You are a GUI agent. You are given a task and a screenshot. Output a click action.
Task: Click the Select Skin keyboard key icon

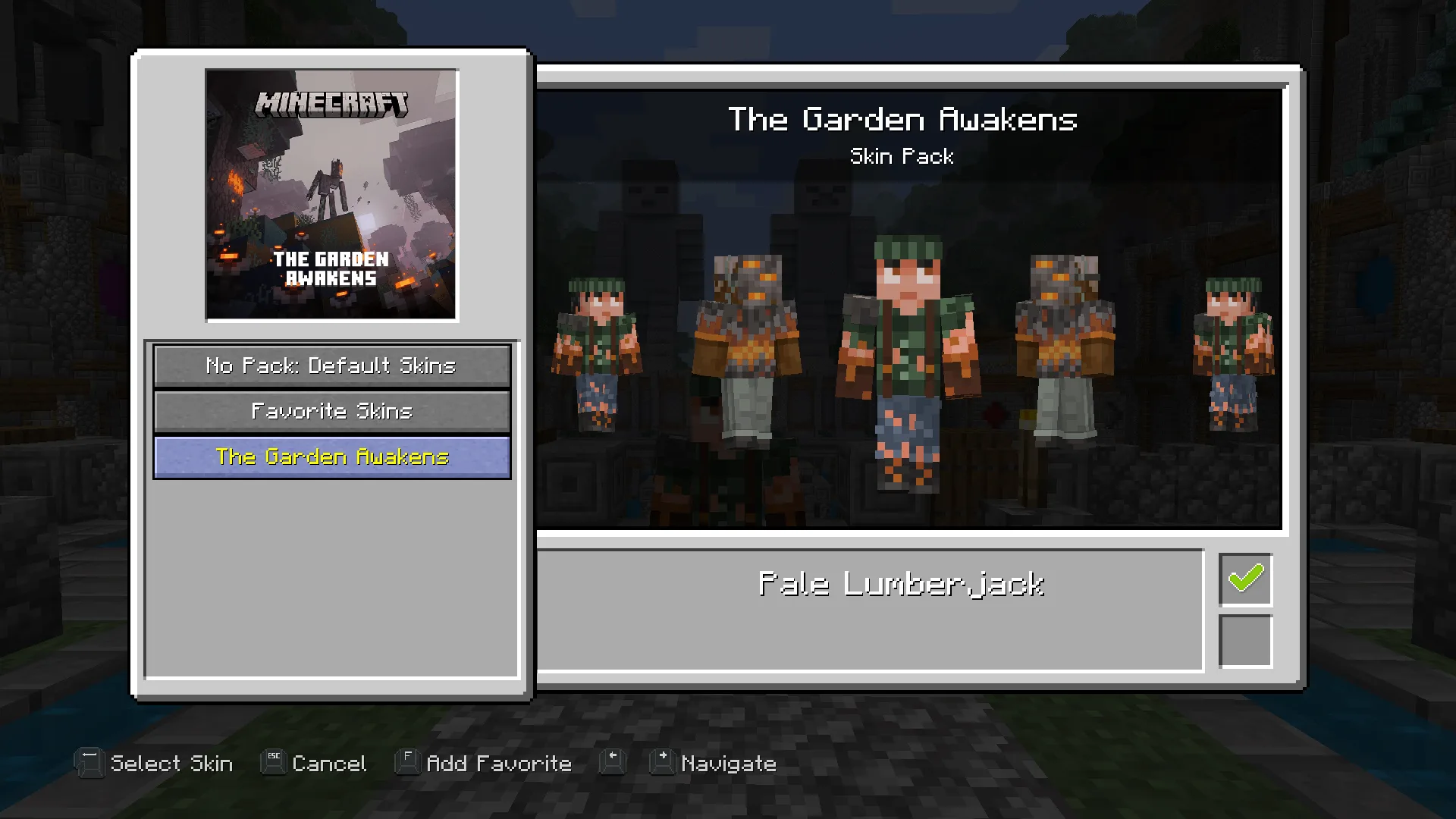pos(89,763)
